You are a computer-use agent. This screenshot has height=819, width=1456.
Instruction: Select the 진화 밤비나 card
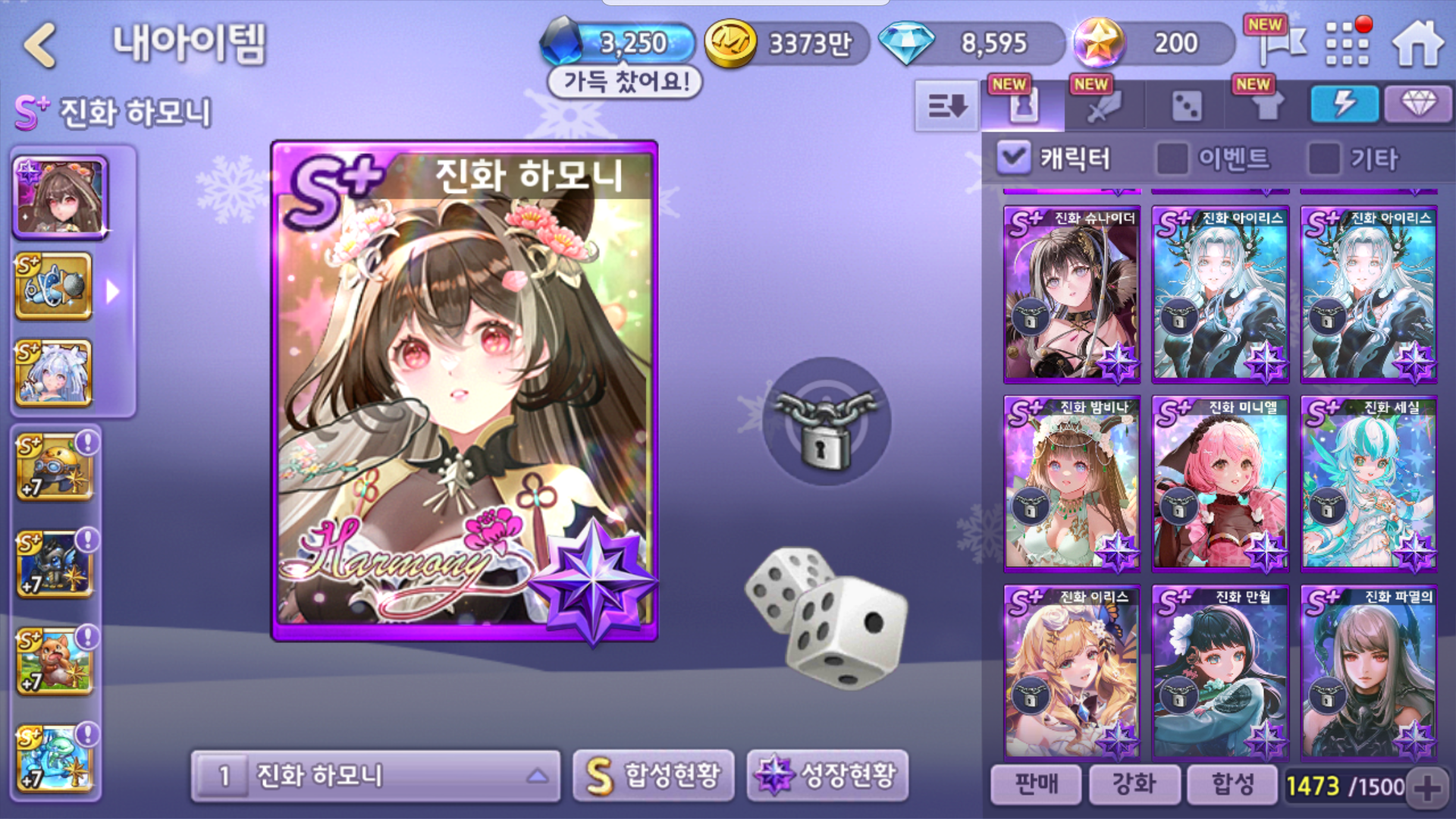point(1072,484)
